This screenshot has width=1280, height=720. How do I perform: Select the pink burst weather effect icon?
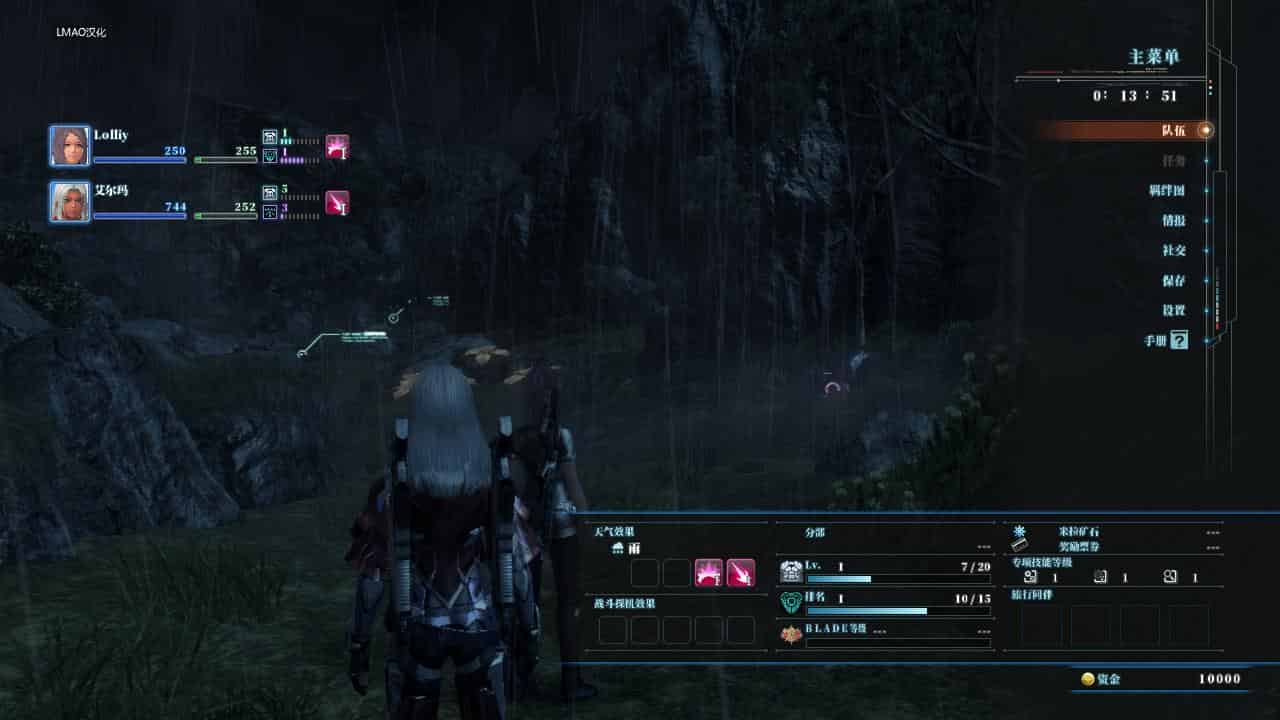(708, 573)
